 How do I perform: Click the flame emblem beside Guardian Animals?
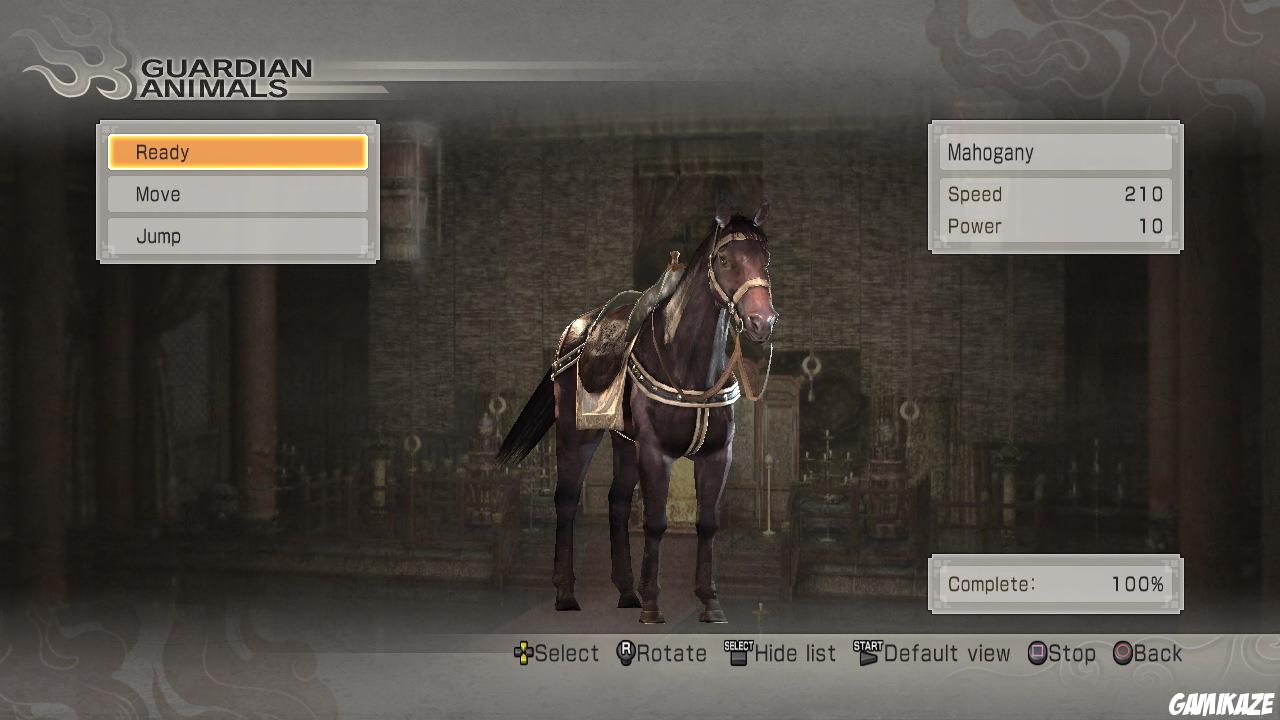point(75,65)
